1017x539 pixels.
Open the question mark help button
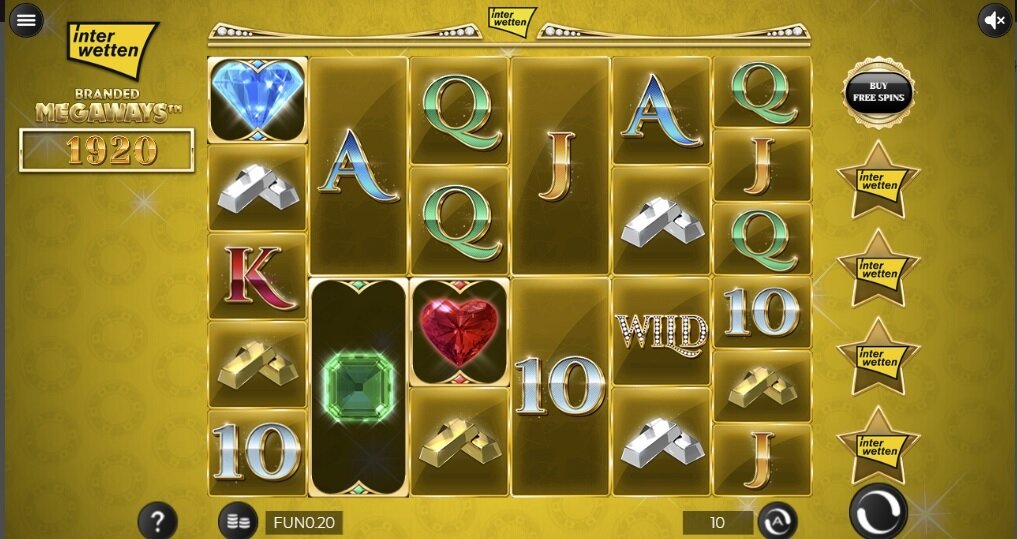157,520
